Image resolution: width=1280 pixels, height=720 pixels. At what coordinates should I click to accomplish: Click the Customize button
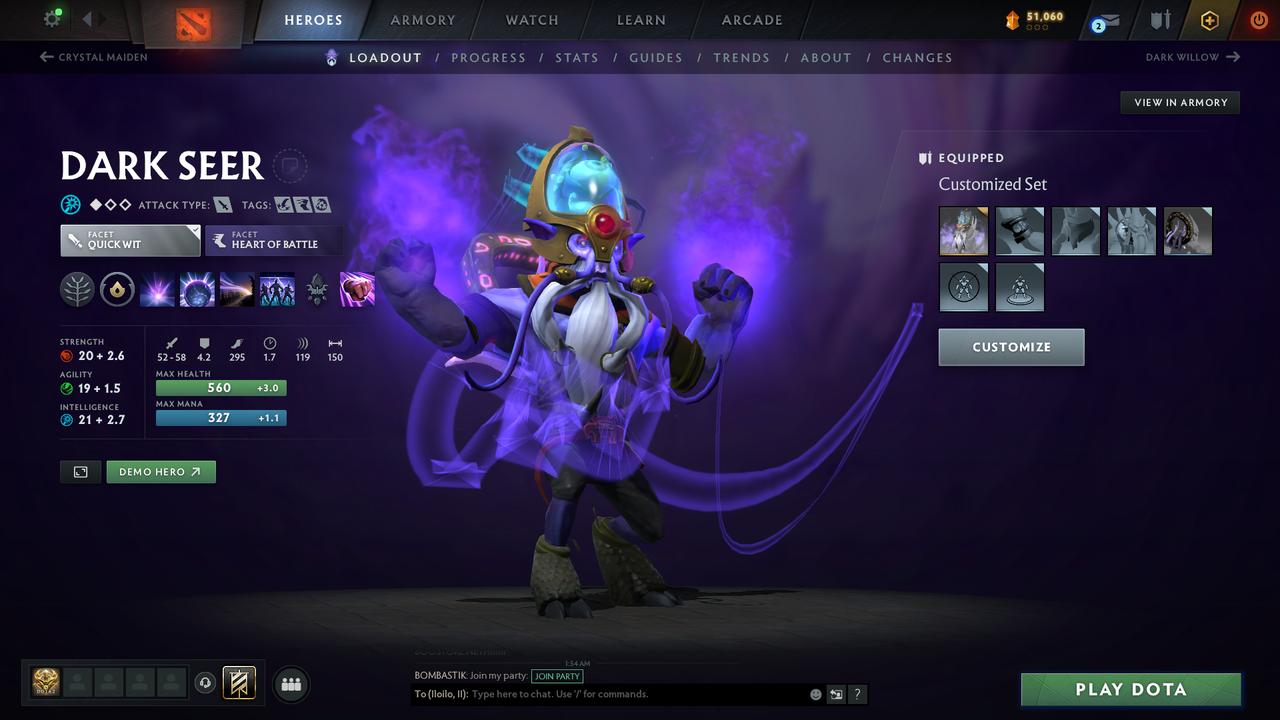1011,347
